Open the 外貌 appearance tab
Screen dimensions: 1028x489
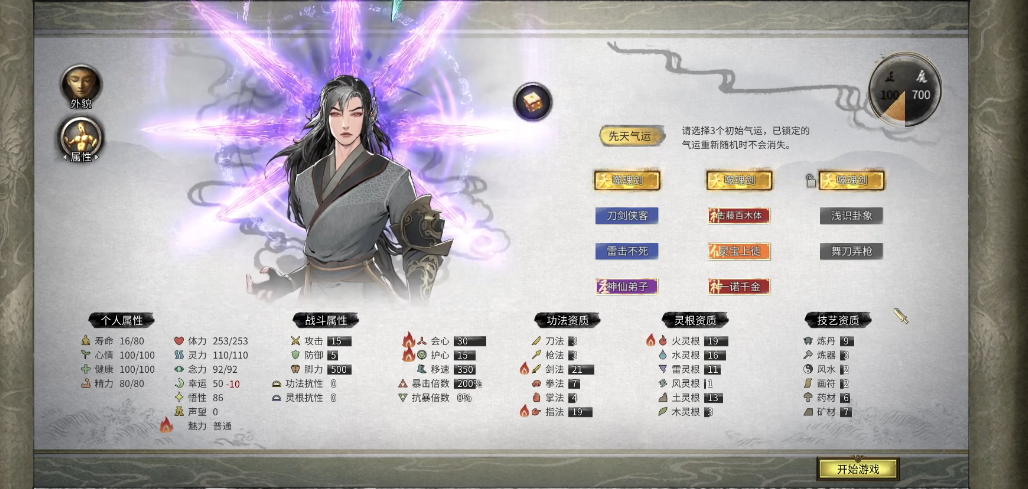(79, 84)
